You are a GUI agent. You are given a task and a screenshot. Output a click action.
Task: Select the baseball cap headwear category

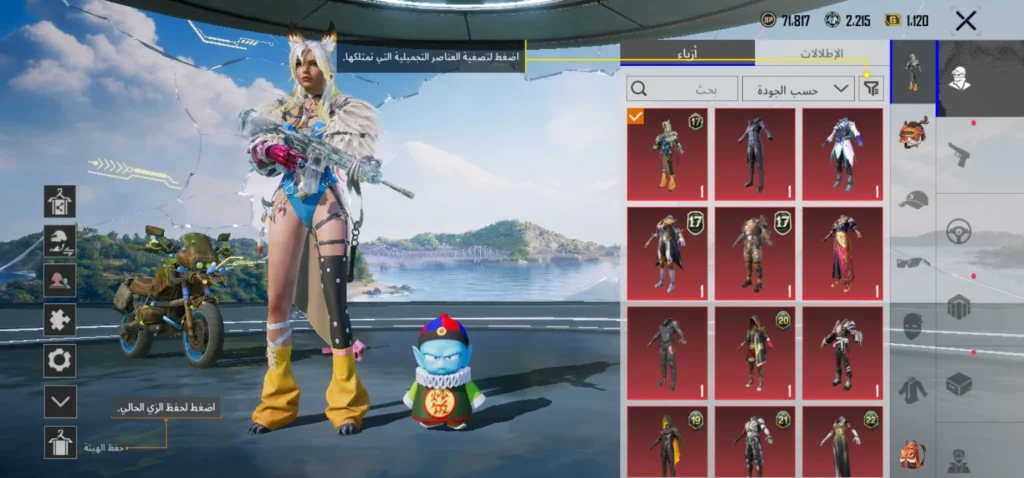(x=913, y=199)
